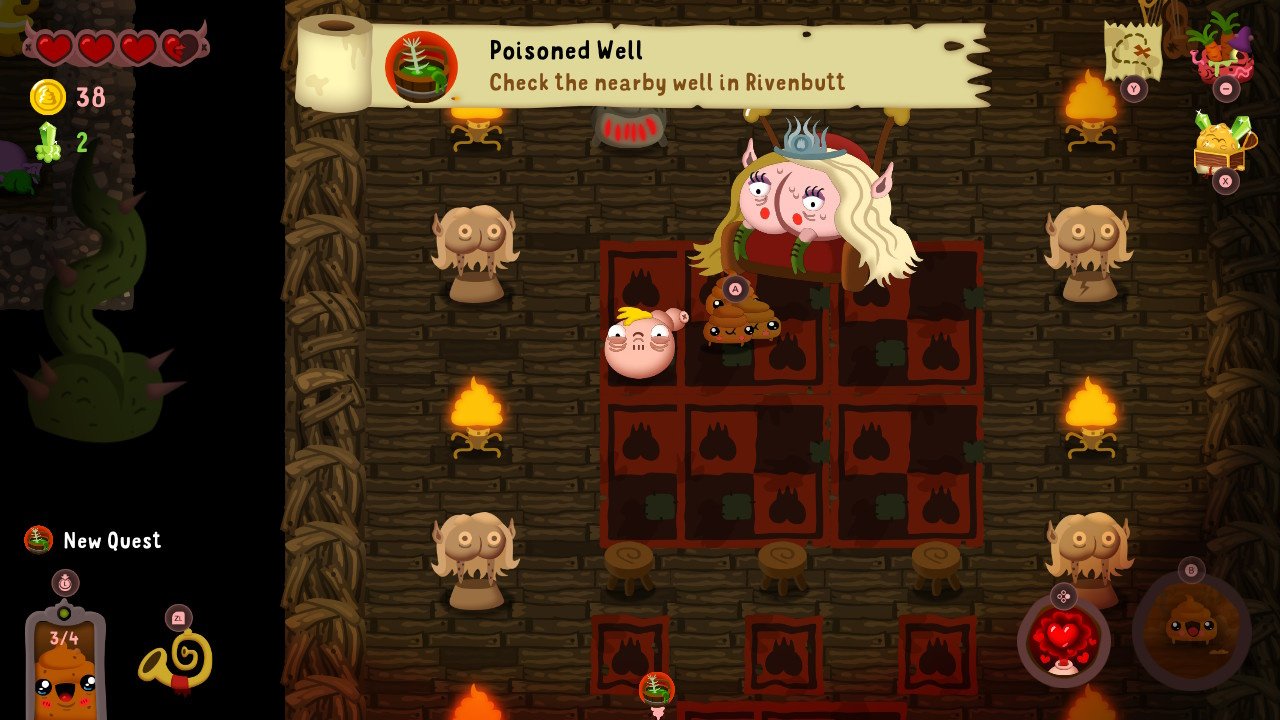This screenshot has height=720, width=1280.
Task: Open the poop companion card
Action: (65, 664)
